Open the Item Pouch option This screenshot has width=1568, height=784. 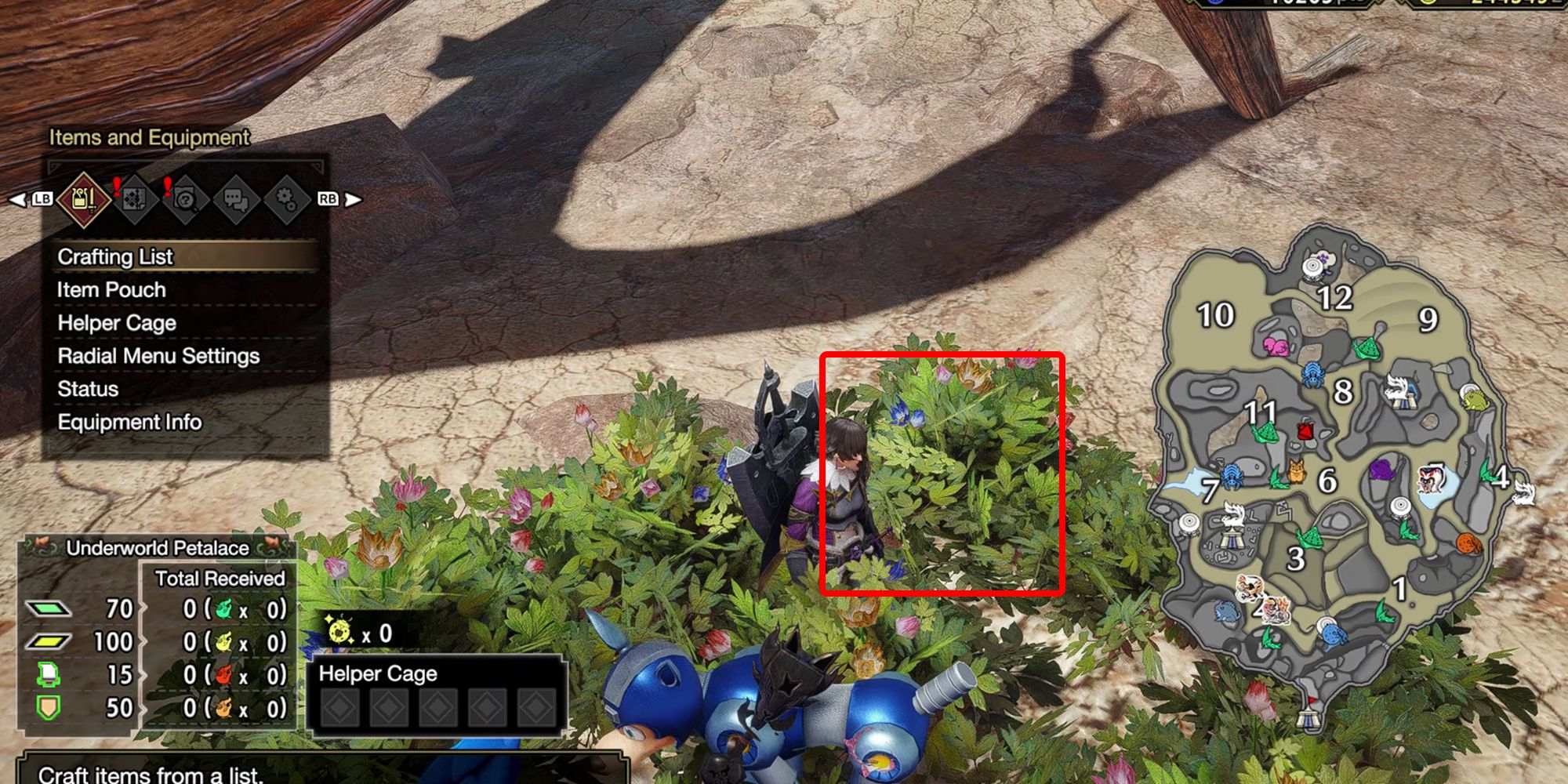click(x=110, y=289)
